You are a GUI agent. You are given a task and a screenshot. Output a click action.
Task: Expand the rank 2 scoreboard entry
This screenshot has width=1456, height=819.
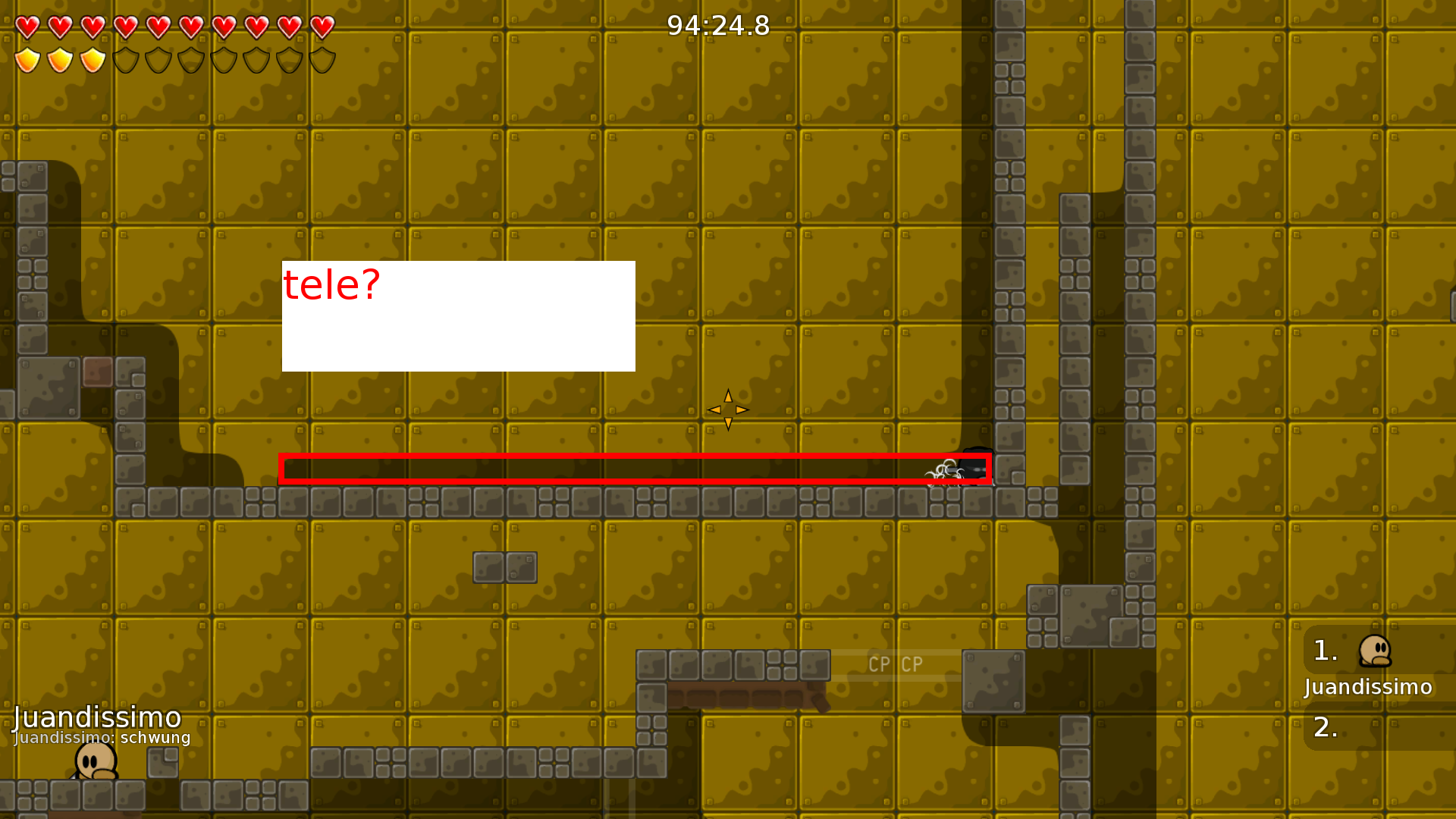coord(1326,728)
